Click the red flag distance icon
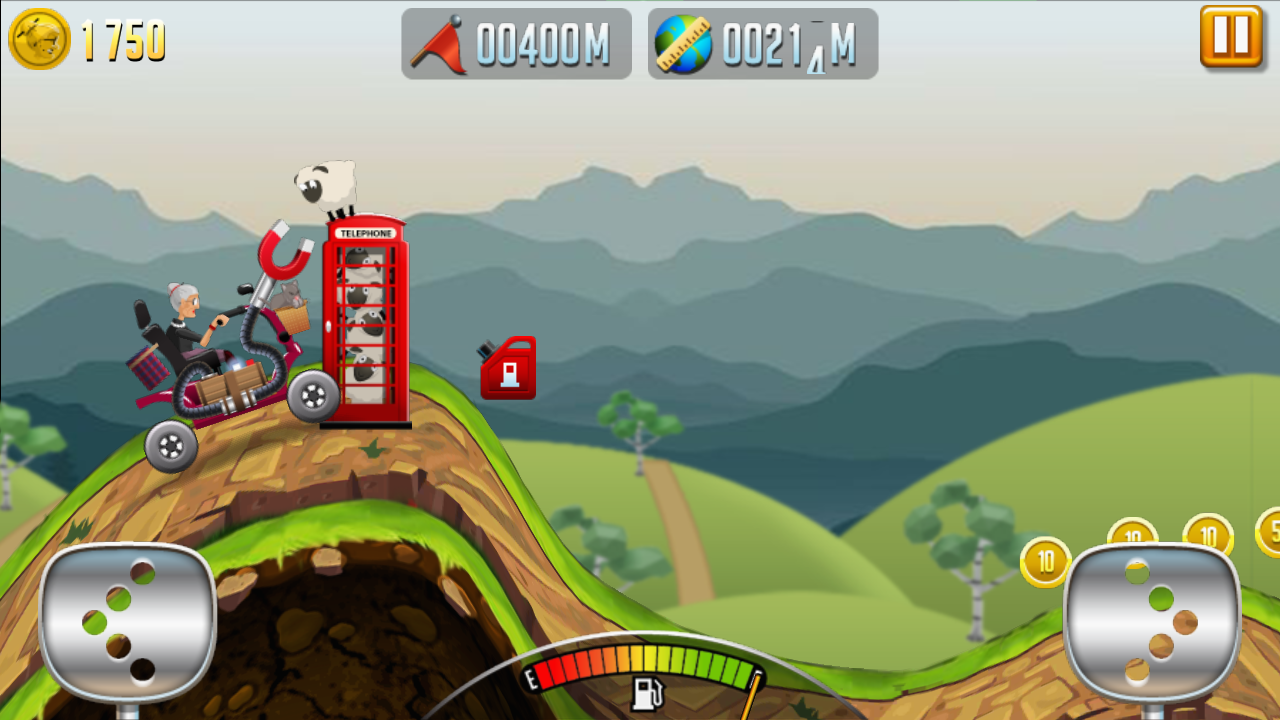The image size is (1280, 720). tap(443, 44)
